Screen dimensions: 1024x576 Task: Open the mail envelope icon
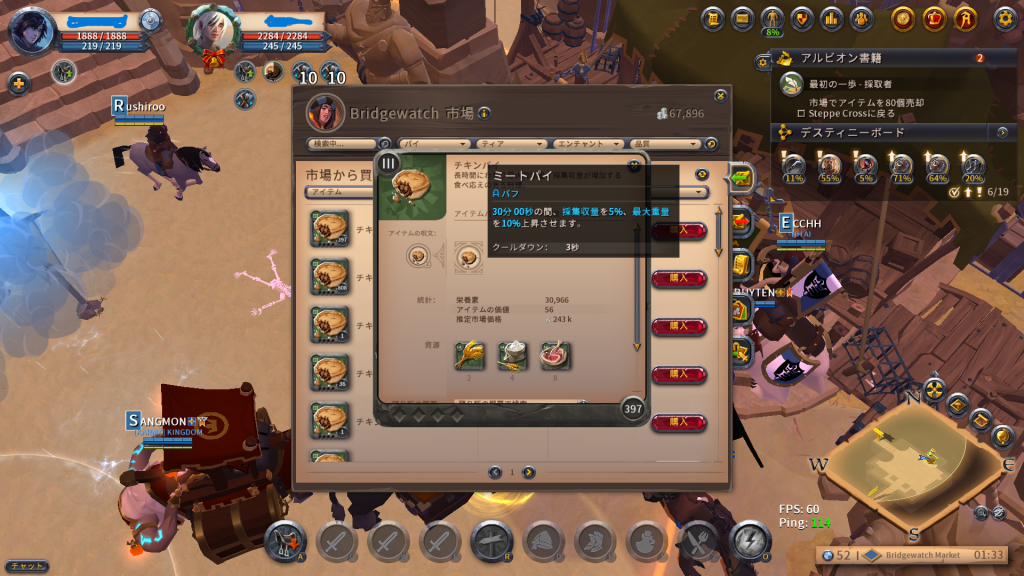742,18
